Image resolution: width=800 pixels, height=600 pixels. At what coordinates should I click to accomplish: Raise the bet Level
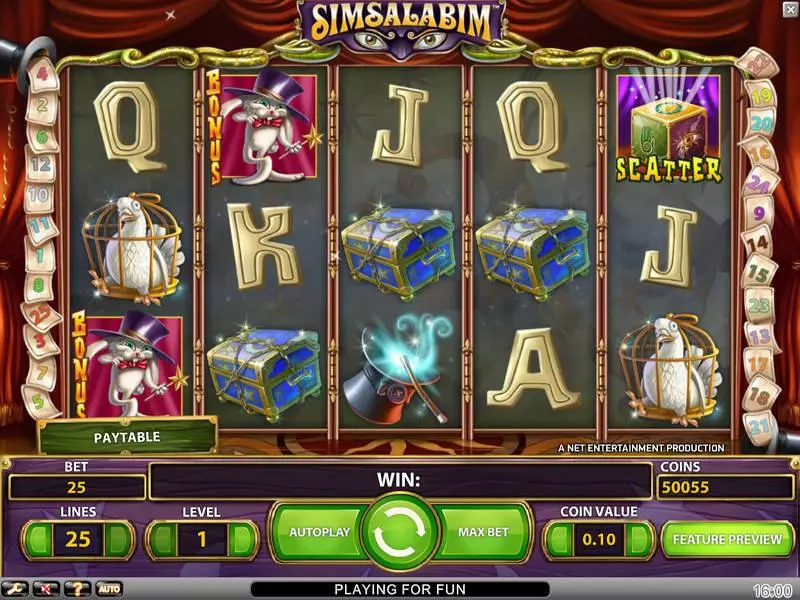242,540
